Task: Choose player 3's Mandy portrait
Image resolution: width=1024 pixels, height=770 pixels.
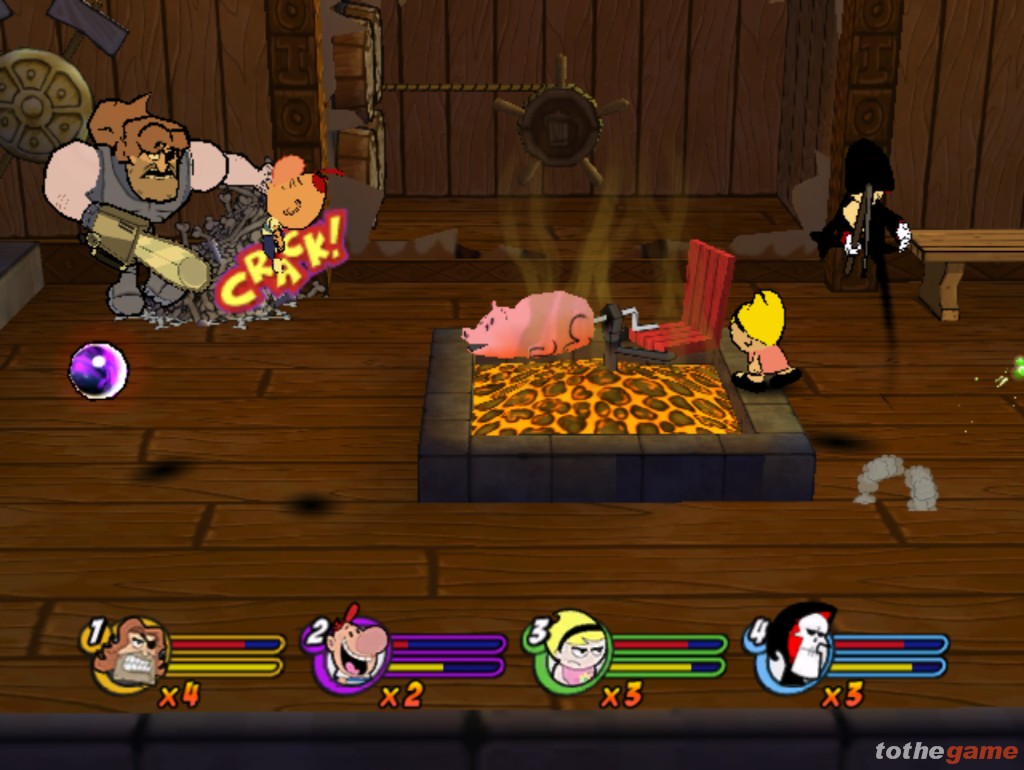Action: coord(573,651)
